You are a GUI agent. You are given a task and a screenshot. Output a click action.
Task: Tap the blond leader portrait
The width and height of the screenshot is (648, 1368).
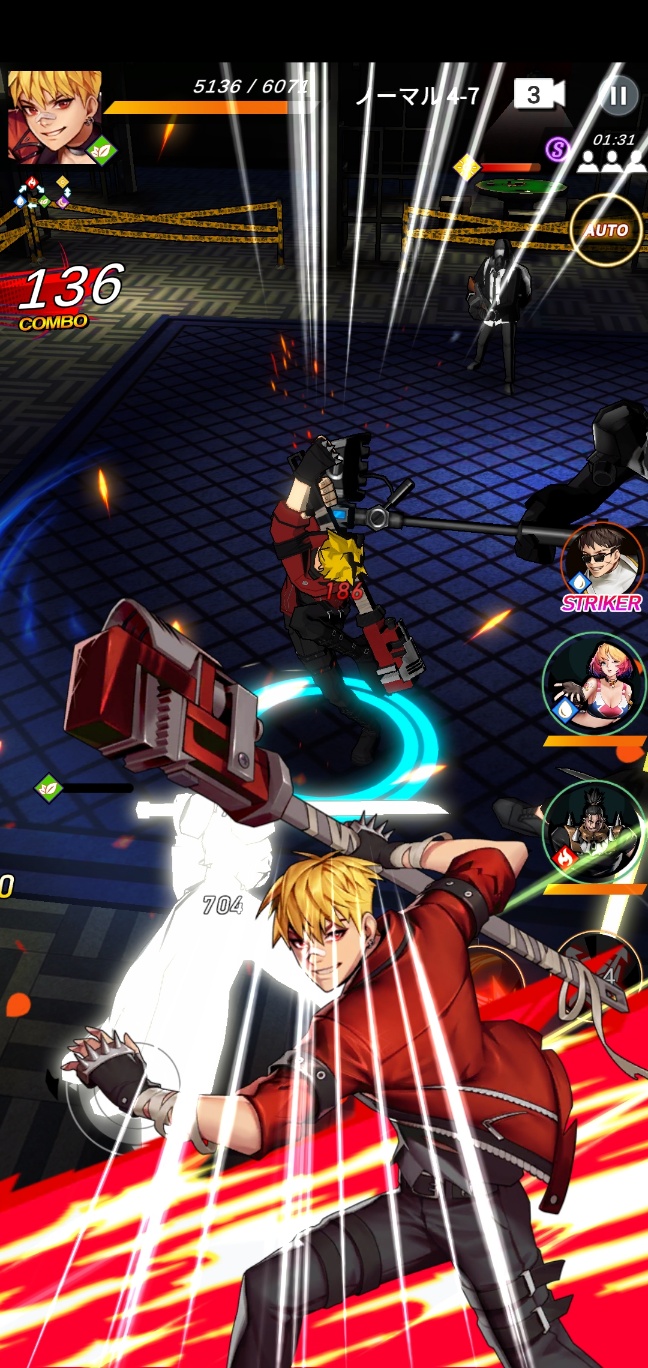(55, 116)
